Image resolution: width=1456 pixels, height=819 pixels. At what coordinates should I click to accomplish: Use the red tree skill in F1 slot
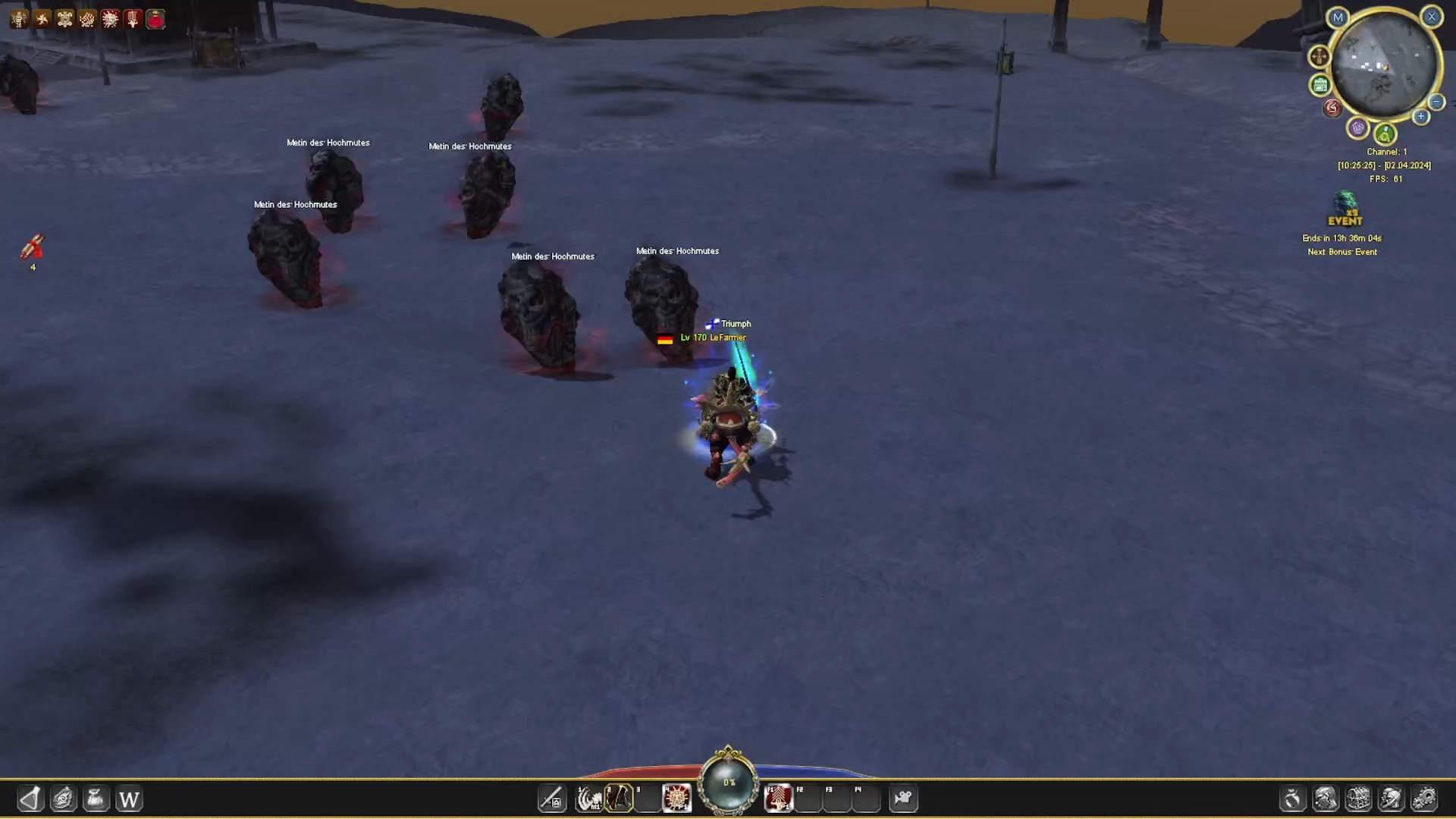coord(779,799)
